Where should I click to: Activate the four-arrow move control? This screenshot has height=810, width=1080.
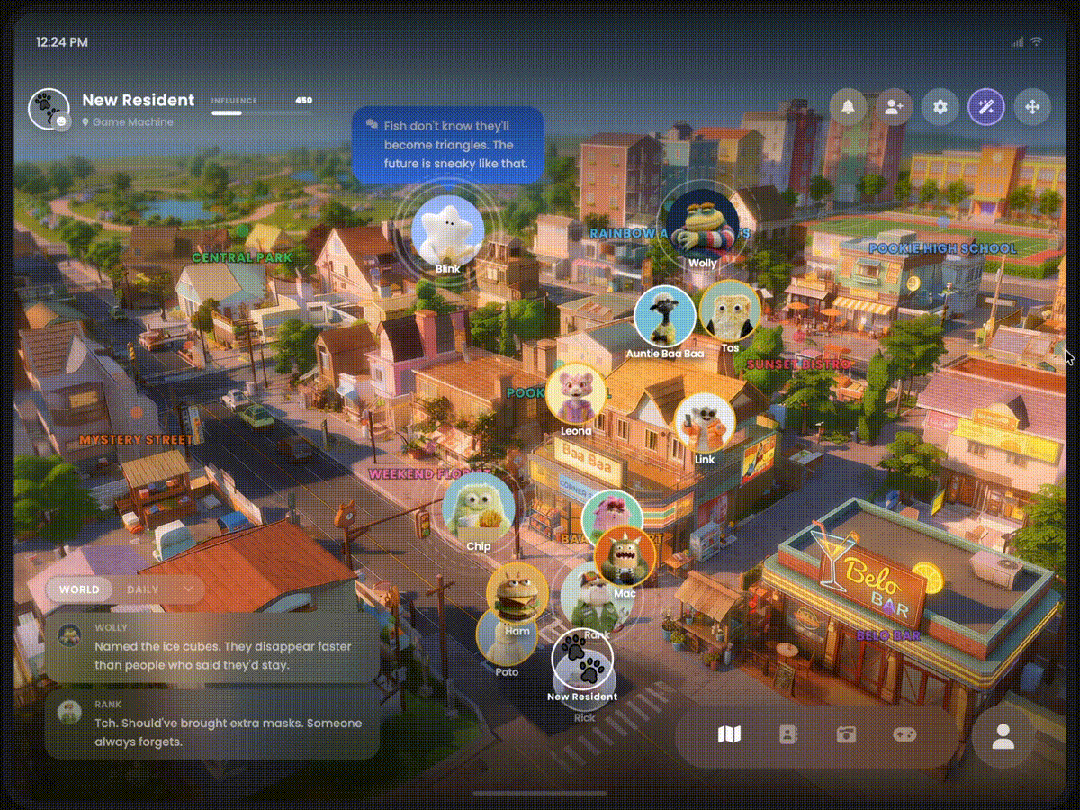[x=1032, y=106]
